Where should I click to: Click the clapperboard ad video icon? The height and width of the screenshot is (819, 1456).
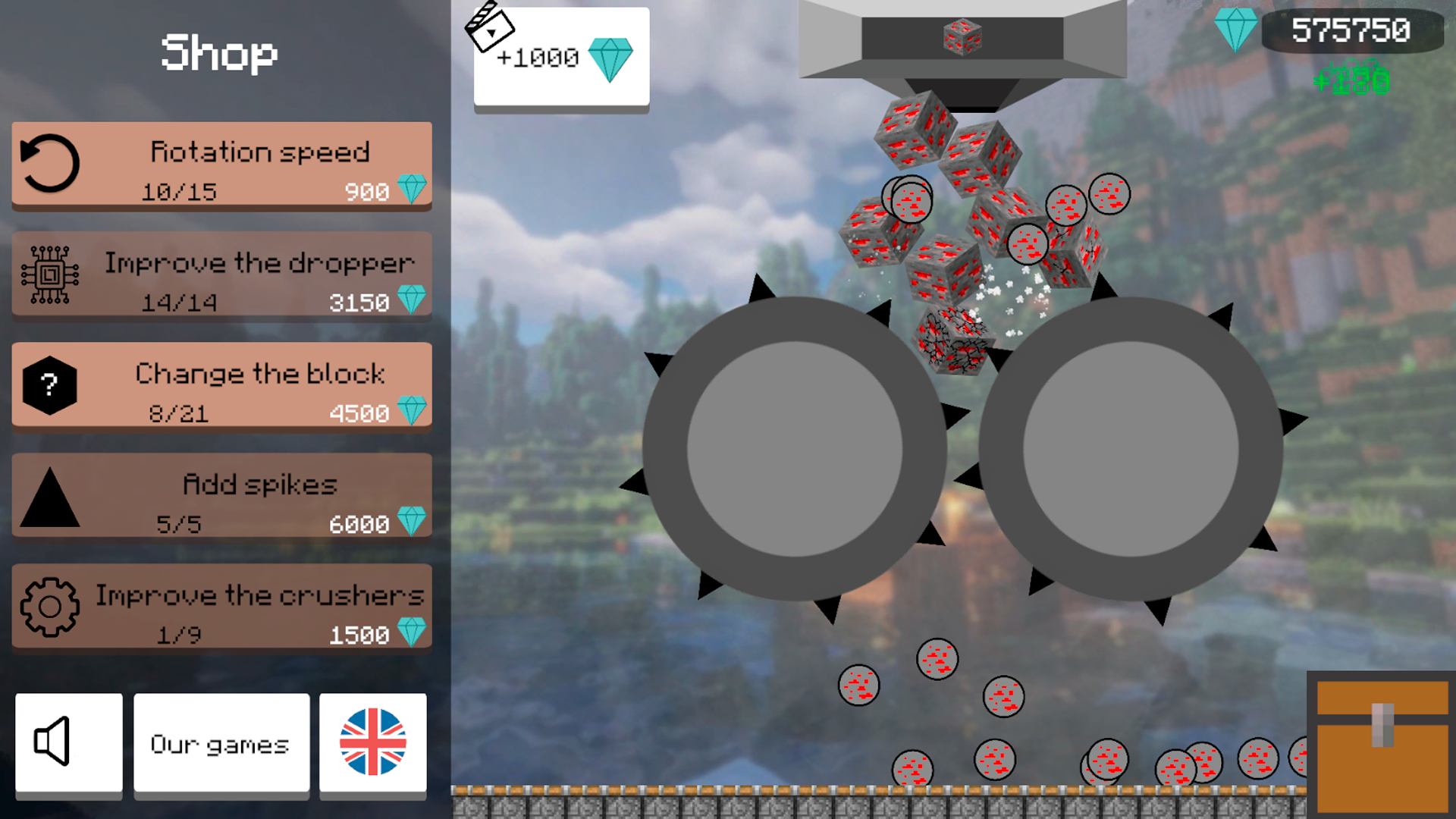pyautogui.click(x=490, y=30)
